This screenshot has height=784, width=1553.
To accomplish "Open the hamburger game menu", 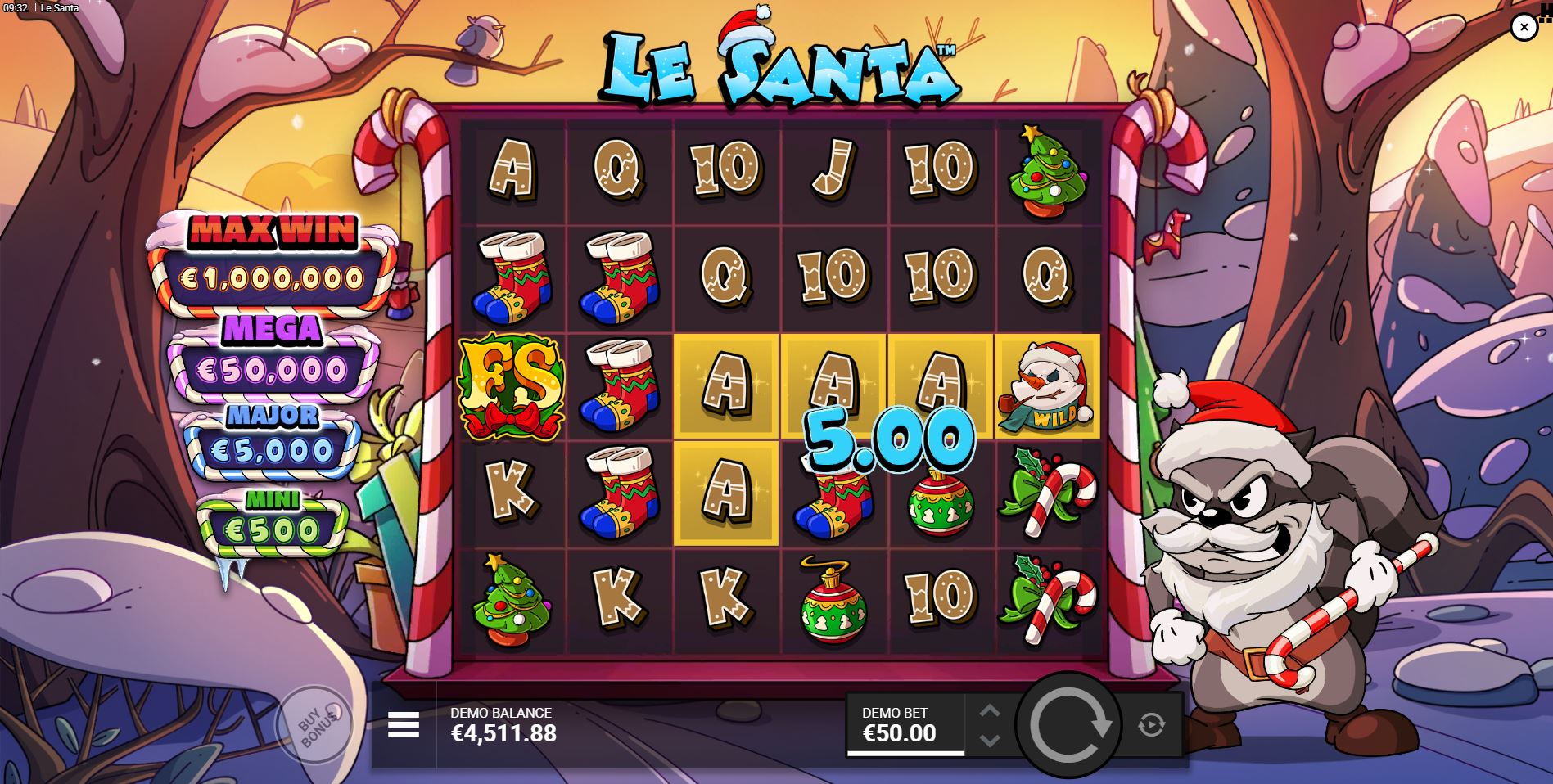I will (403, 723).
